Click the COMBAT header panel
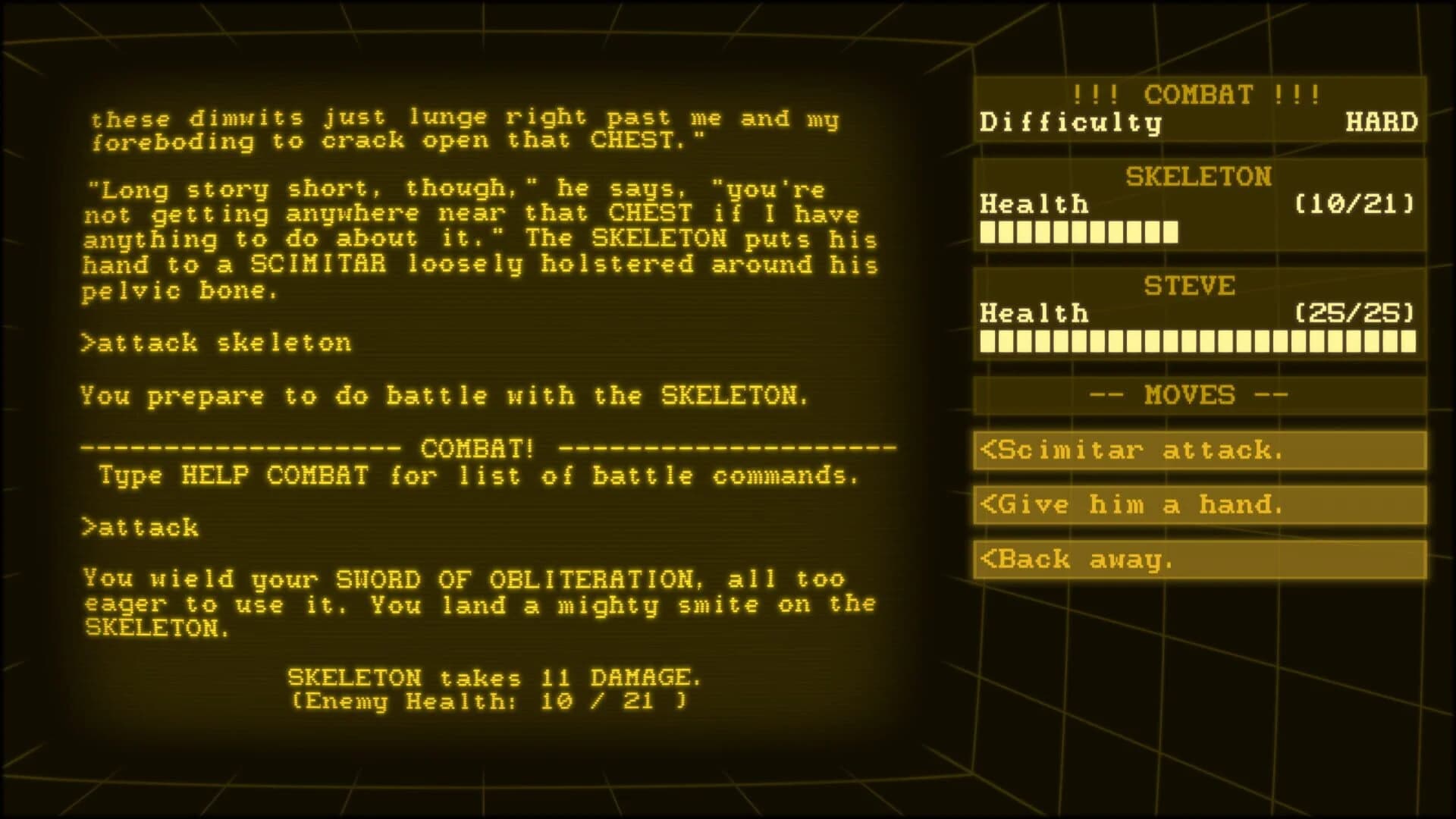This screenshot has width=1456, height=819. (1197, 96)
